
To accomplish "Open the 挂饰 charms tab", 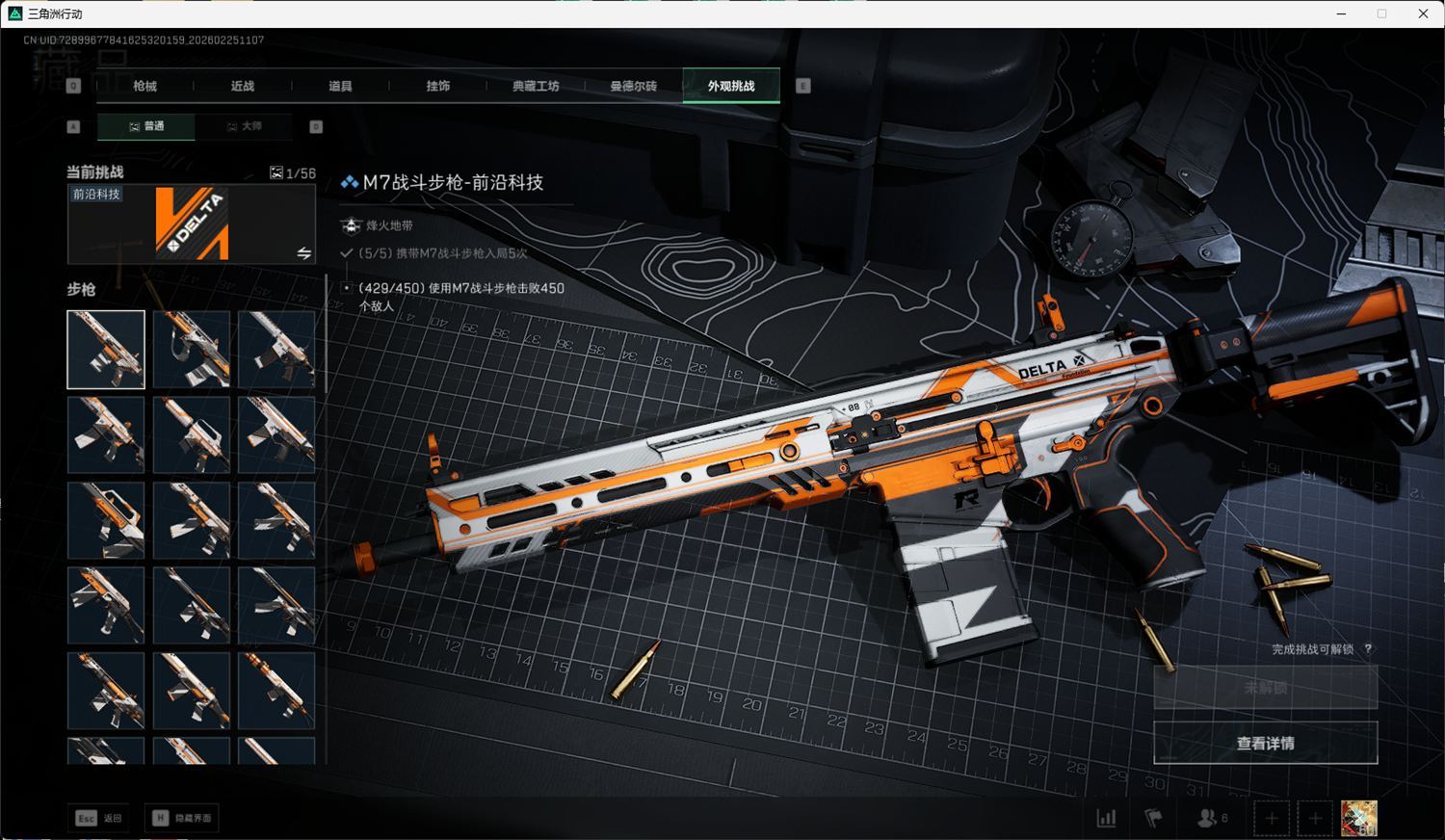I will (438, 86).
